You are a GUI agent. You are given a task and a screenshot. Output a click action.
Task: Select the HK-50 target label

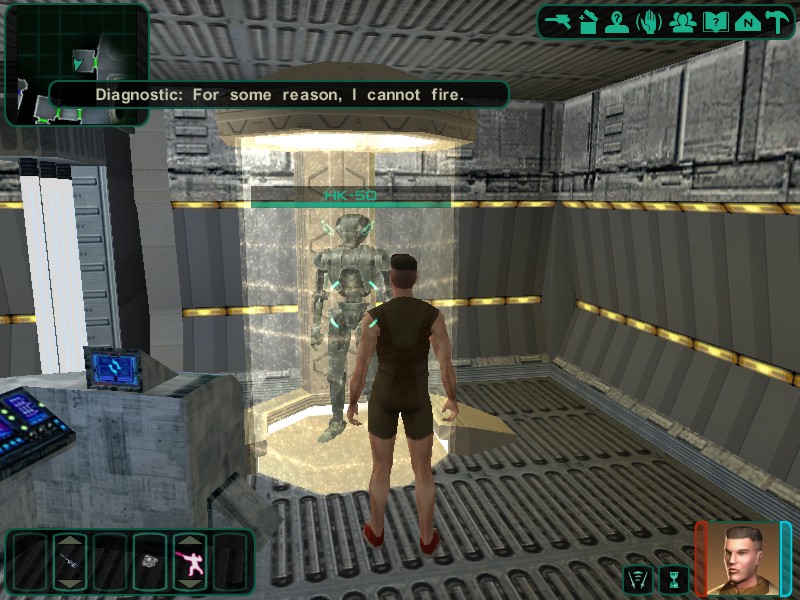pyautogui.click(x=350, y=196)
